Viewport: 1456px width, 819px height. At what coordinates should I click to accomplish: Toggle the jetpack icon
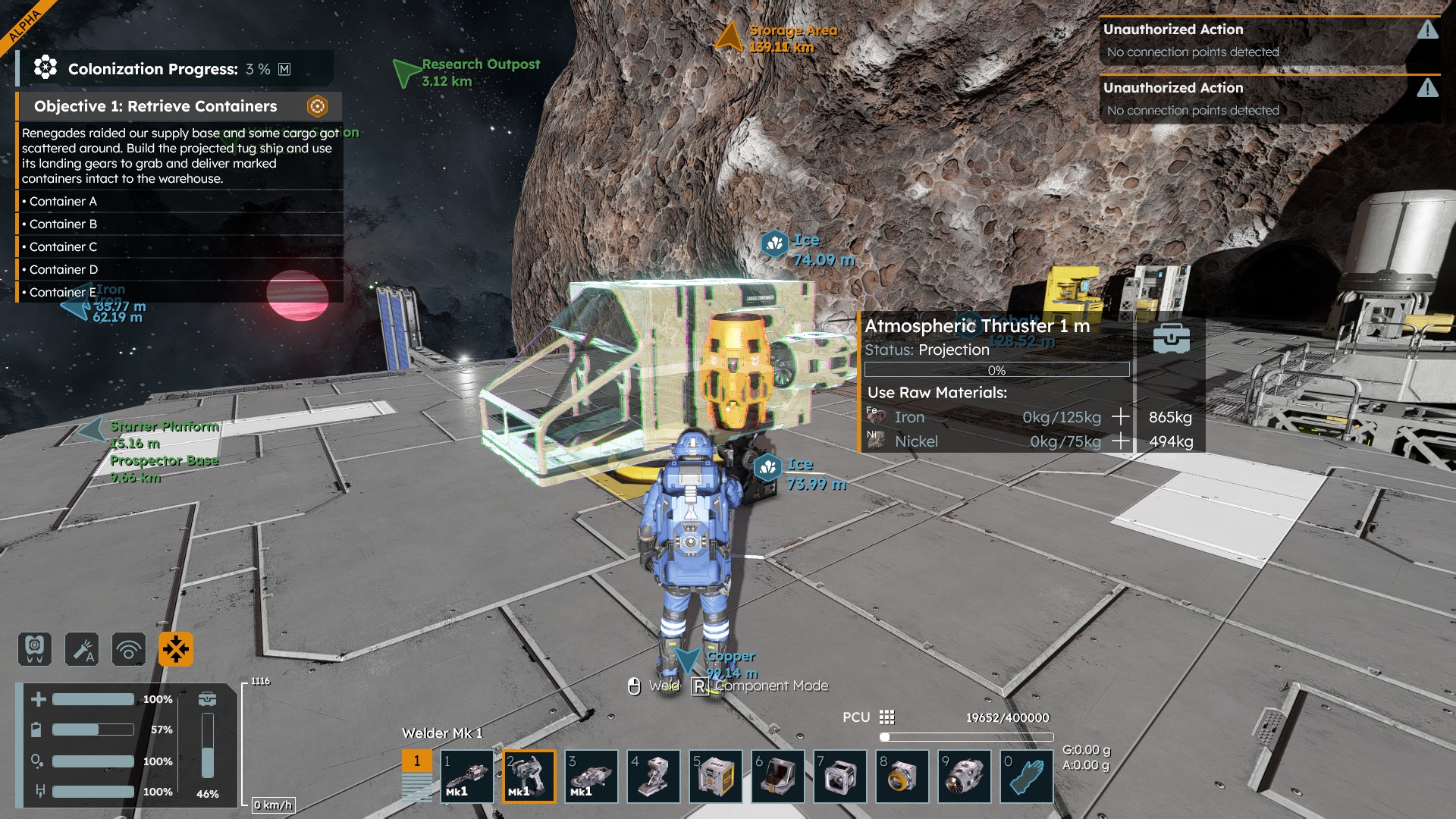35,649
